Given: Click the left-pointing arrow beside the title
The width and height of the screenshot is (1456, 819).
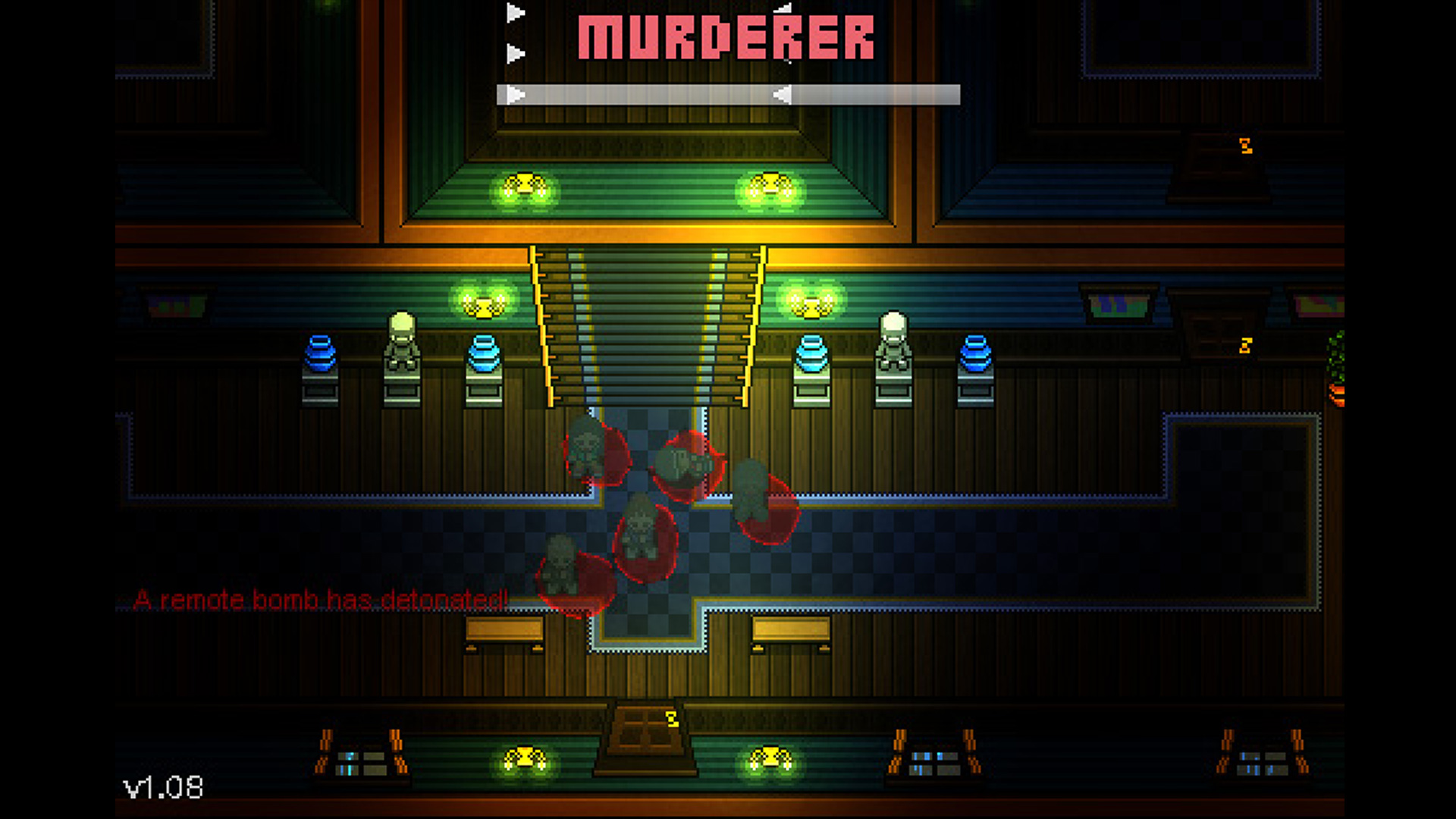Looking at the screenshot, I should click(783, 9).
